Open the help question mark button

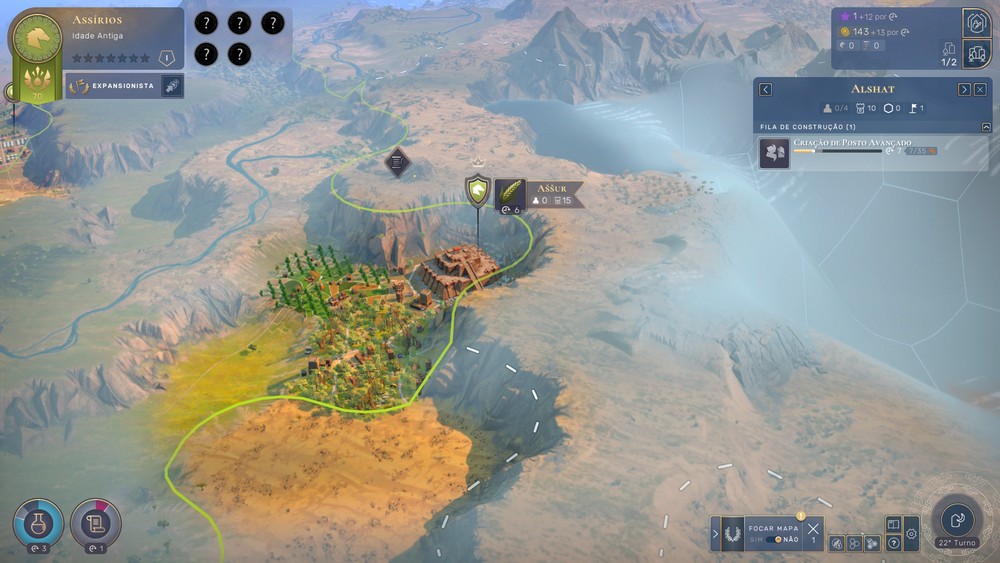click(894, 543)
